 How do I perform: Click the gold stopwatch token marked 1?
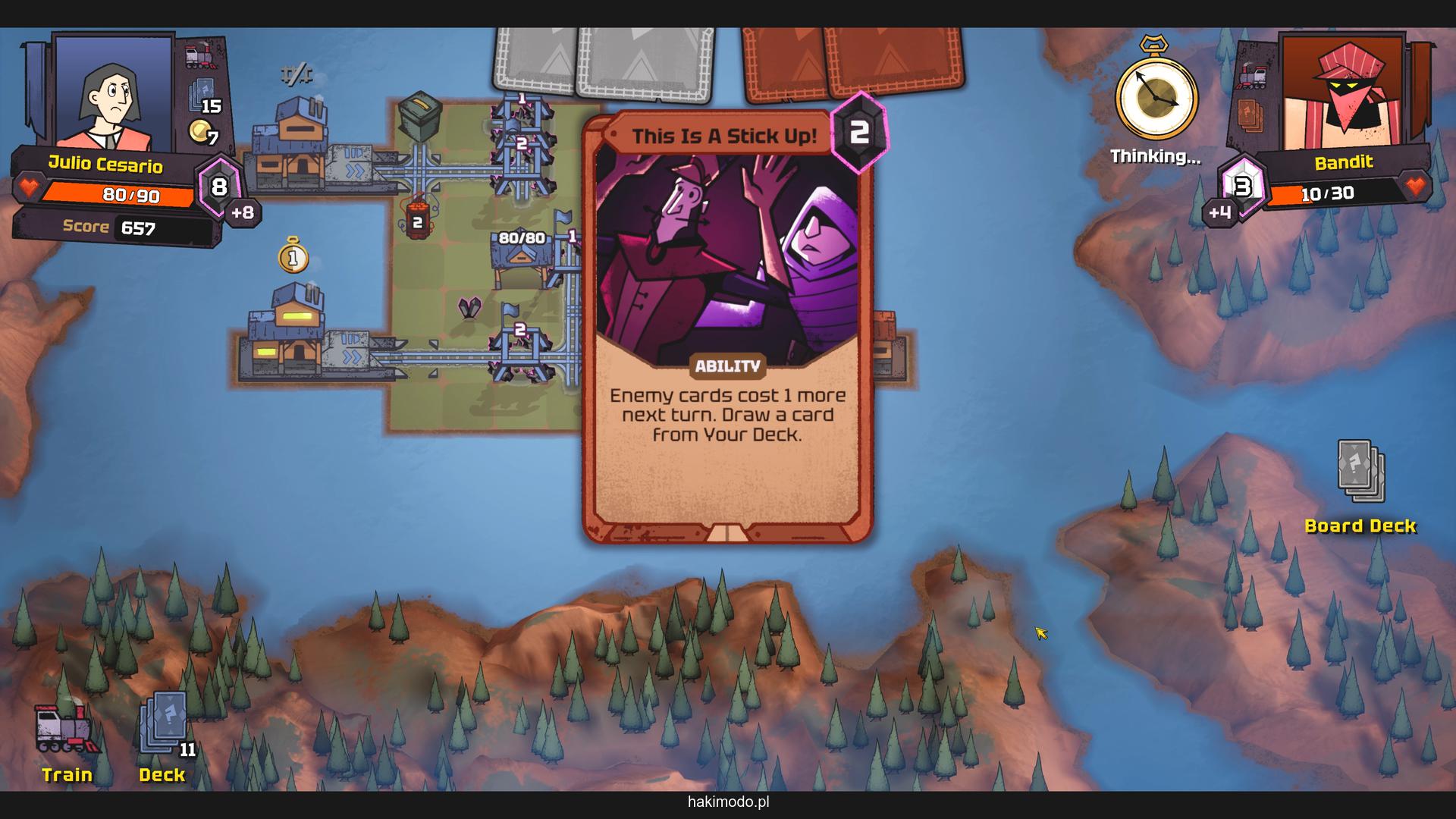point(293,256)
